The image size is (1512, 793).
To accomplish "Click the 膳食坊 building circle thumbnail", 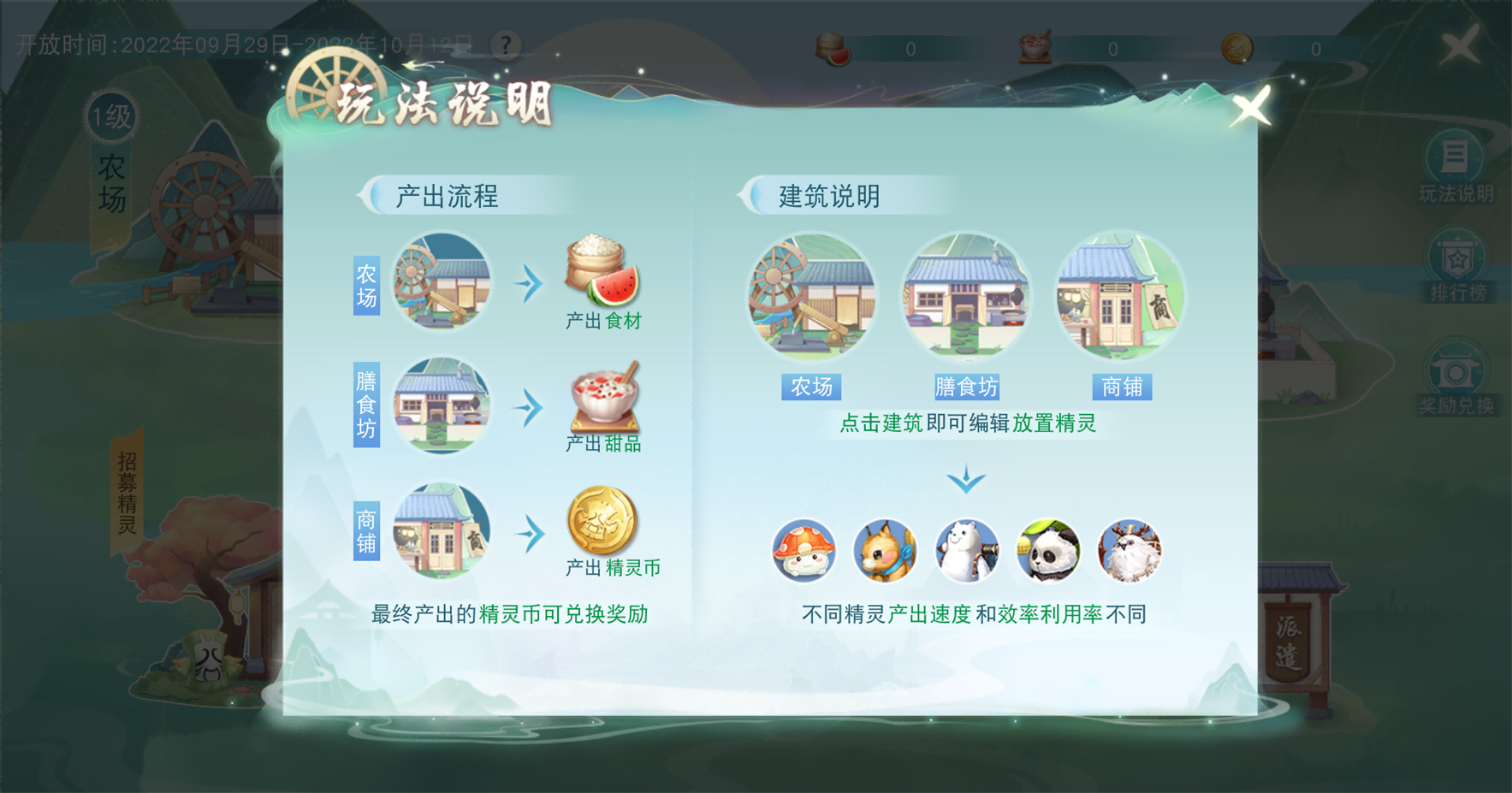I will (965, 295).
